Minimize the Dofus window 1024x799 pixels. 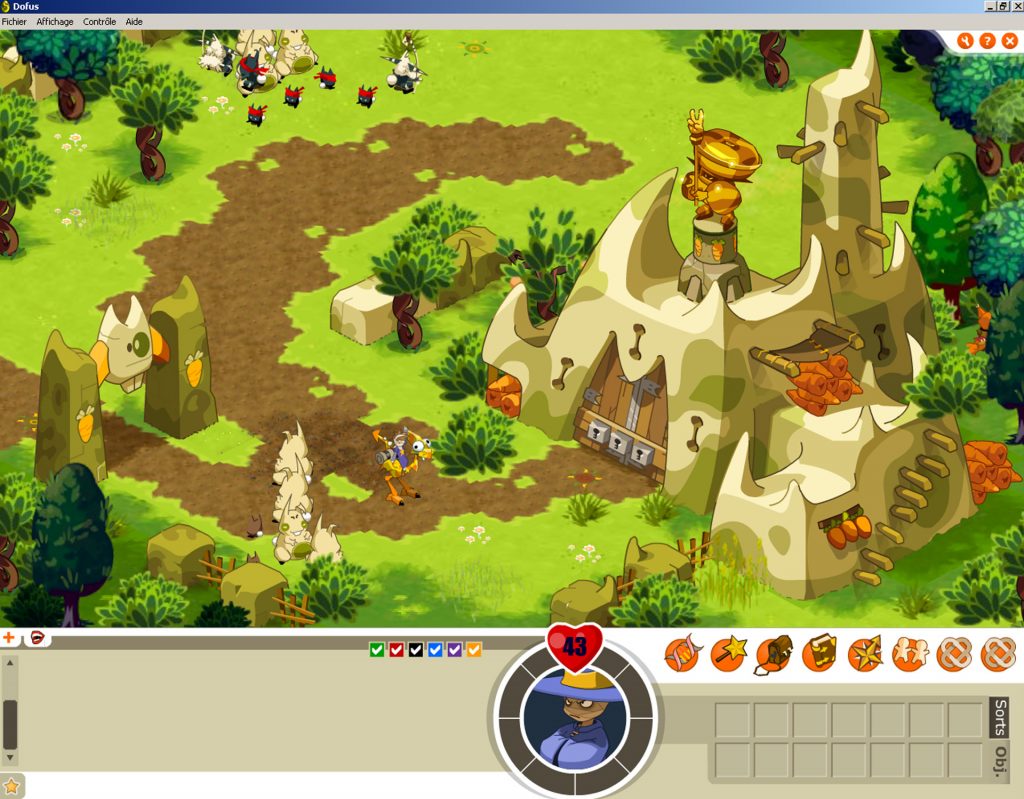(989, 6)
